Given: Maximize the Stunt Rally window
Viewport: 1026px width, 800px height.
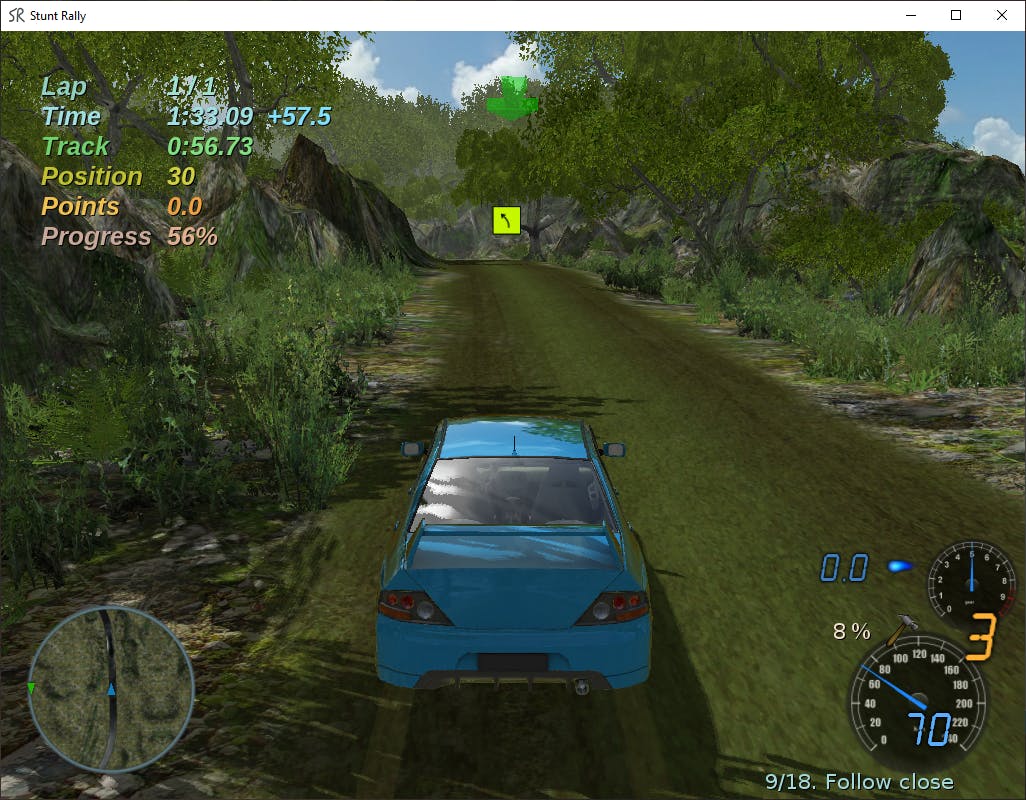Looking at the screenshot, I should point(956,15).
